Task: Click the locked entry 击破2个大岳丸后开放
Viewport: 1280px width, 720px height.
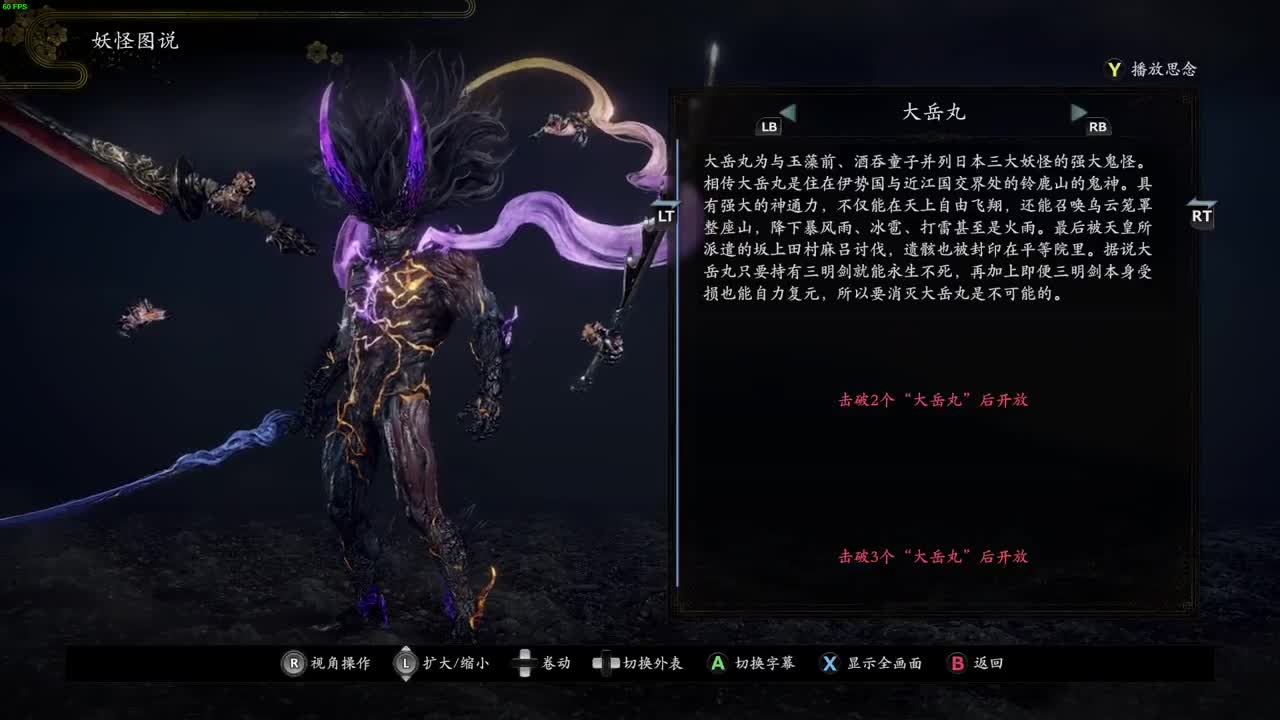Action: click(936, 400)
